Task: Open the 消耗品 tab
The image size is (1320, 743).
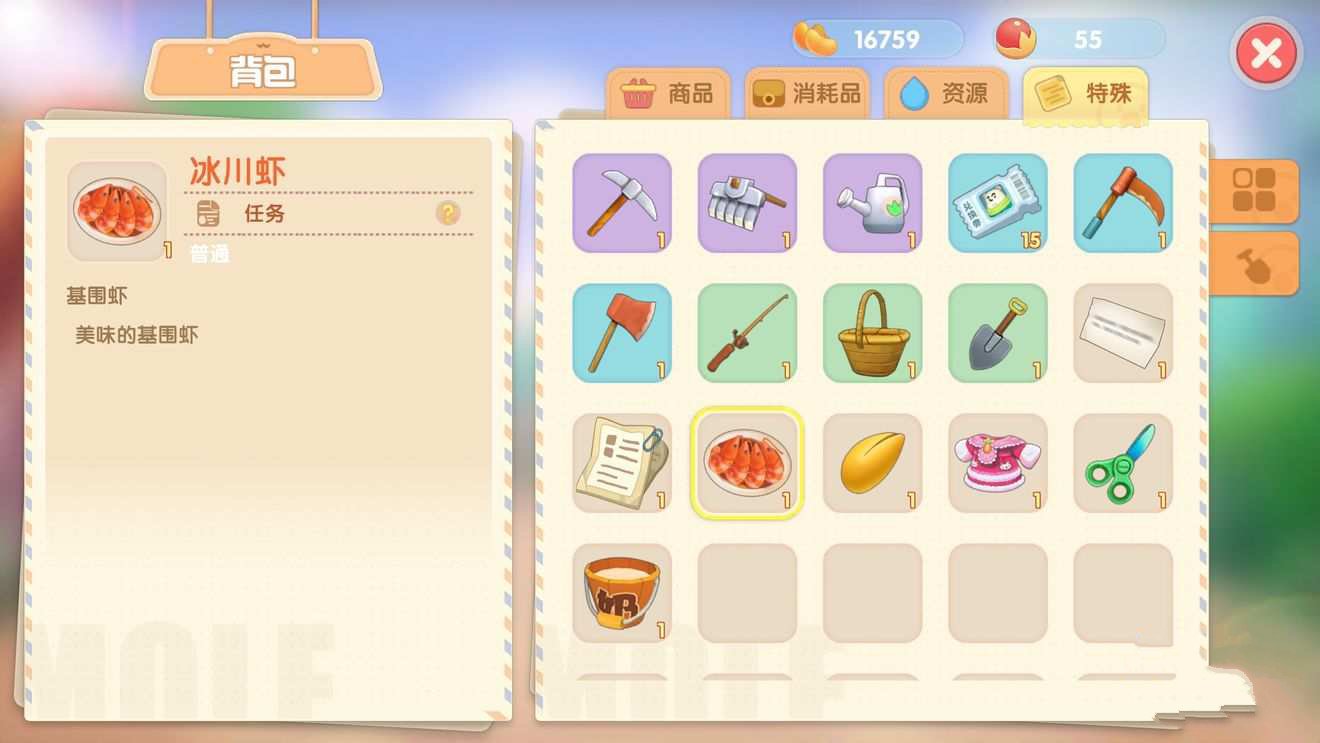Action: 807,94
